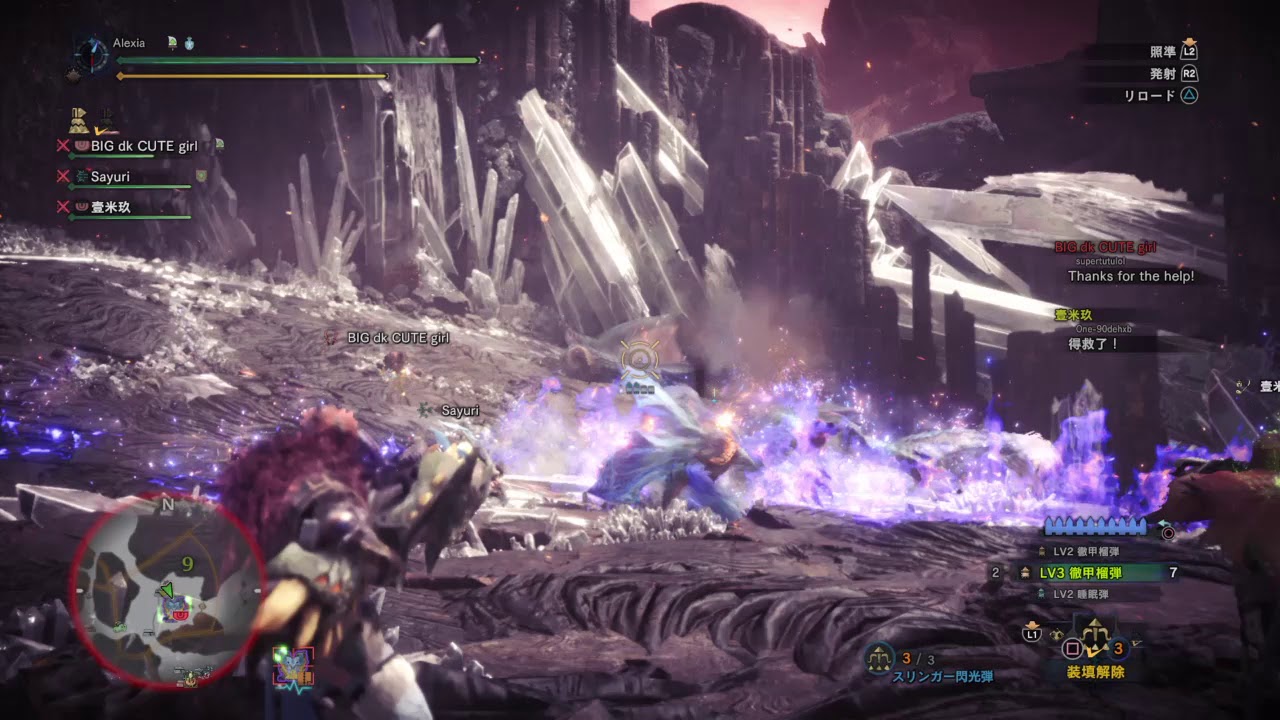Click the compass beside the name Alexia
1280x720 pixels.
pyautogui.click(x=91, y=54)
